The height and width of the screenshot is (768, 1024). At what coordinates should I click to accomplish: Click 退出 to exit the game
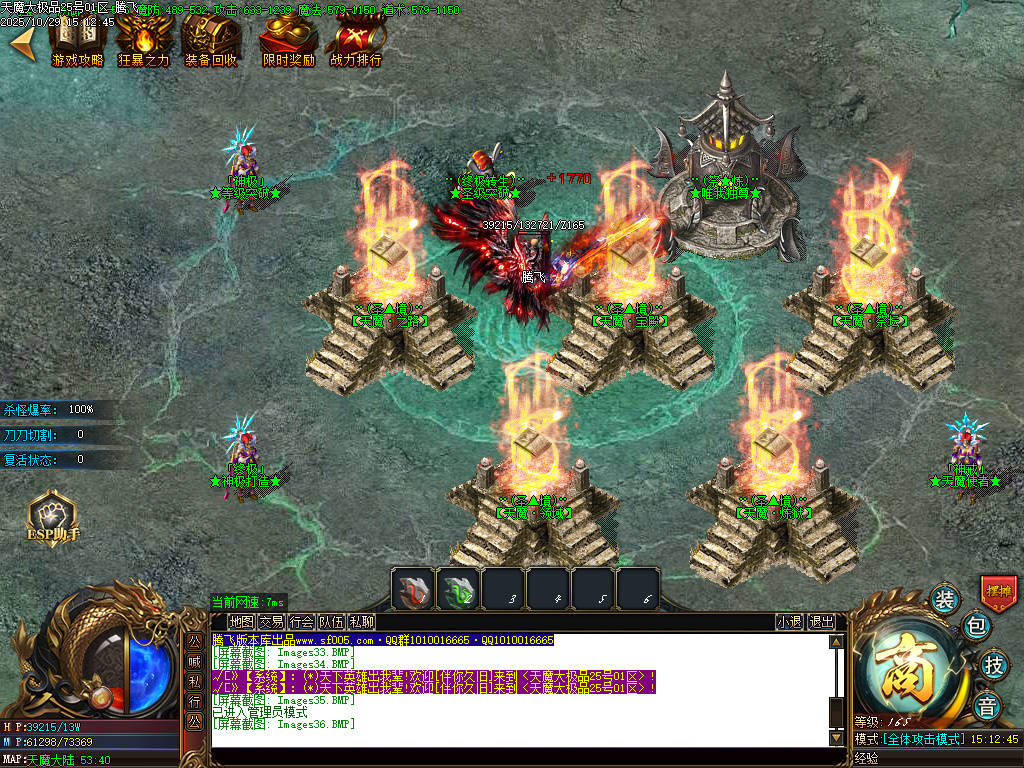click(x=821, y=621)
